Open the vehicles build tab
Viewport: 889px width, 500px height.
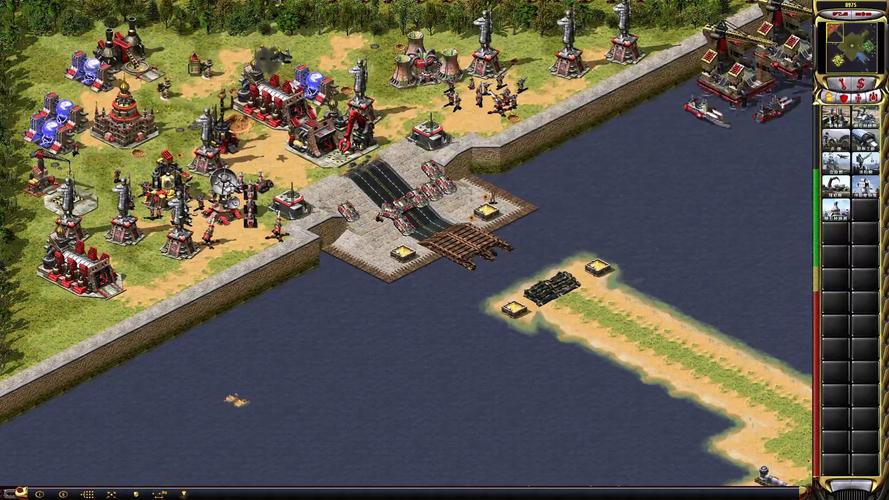872,97
